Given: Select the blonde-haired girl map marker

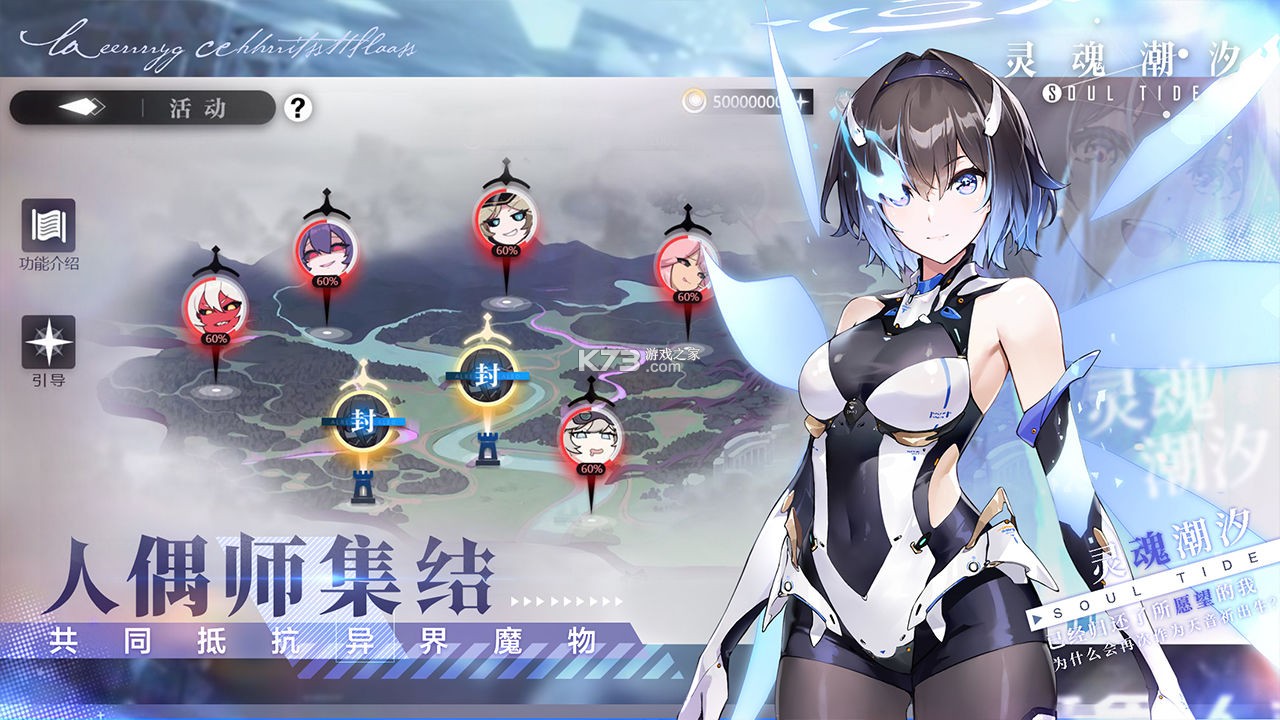Looking at the screenshot, I should pos(504,220).
